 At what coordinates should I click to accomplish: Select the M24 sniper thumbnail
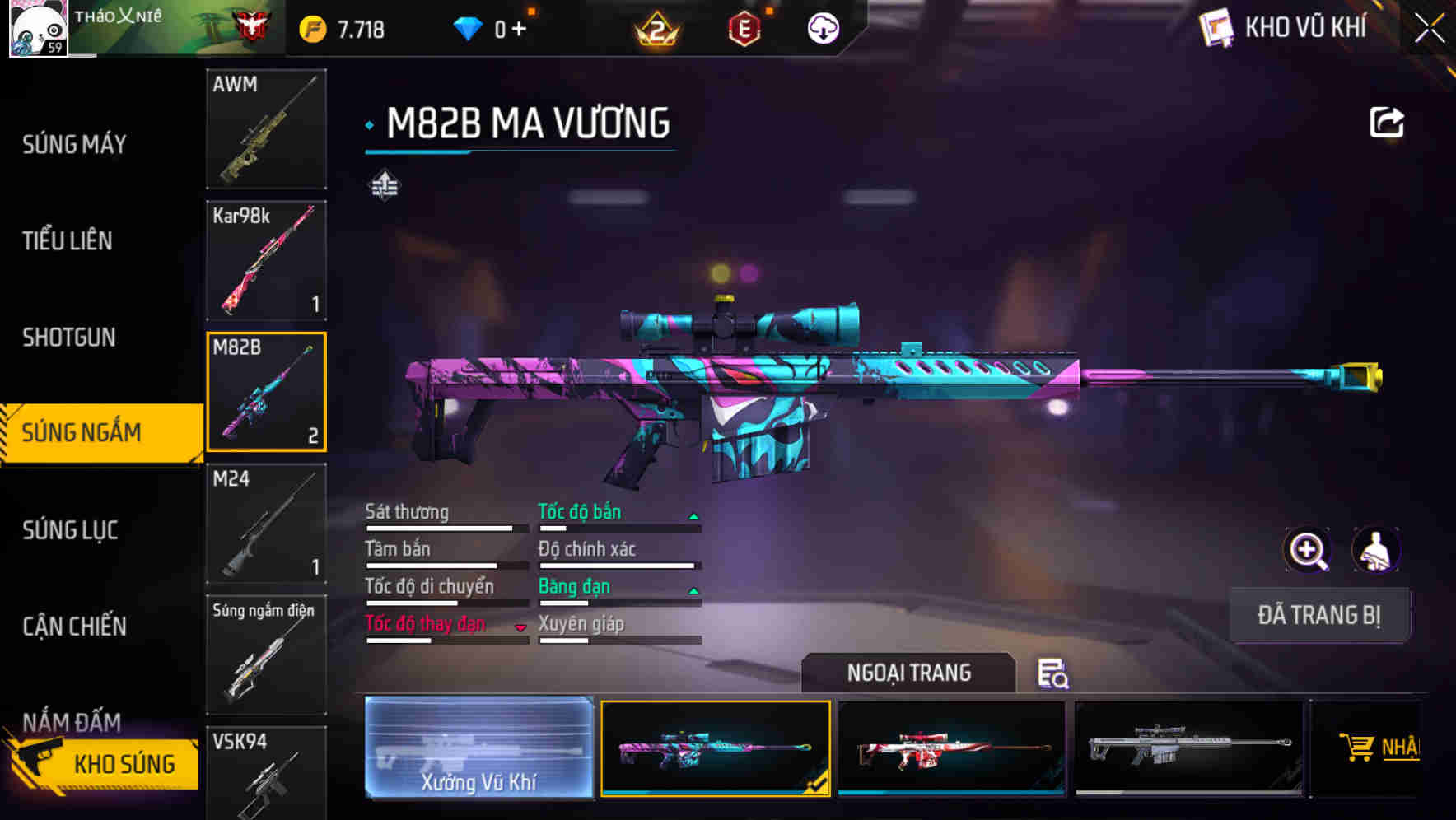pyautogui.click(x=265, y=524)
